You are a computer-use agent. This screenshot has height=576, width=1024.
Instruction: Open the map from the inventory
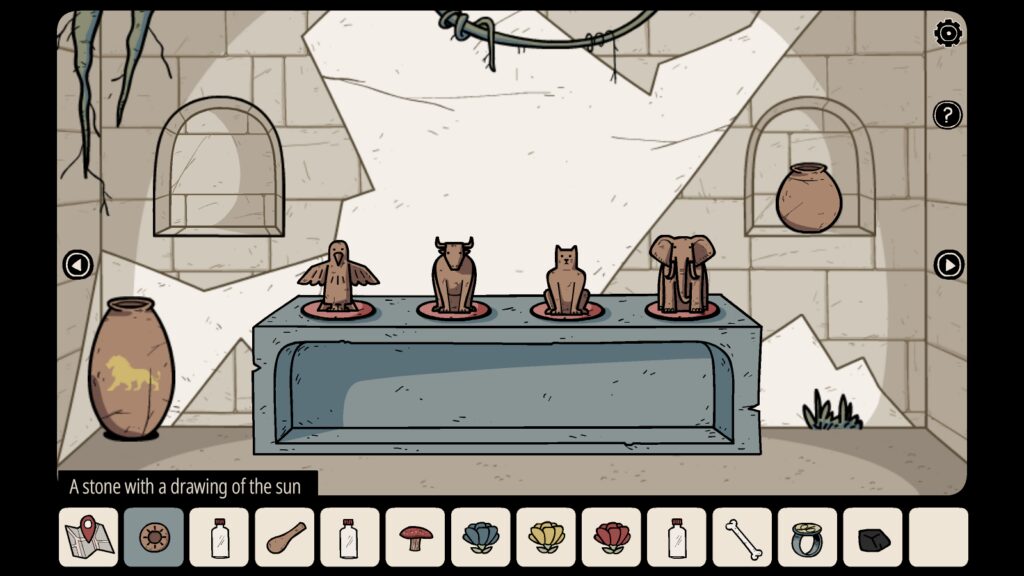(89, 537)
